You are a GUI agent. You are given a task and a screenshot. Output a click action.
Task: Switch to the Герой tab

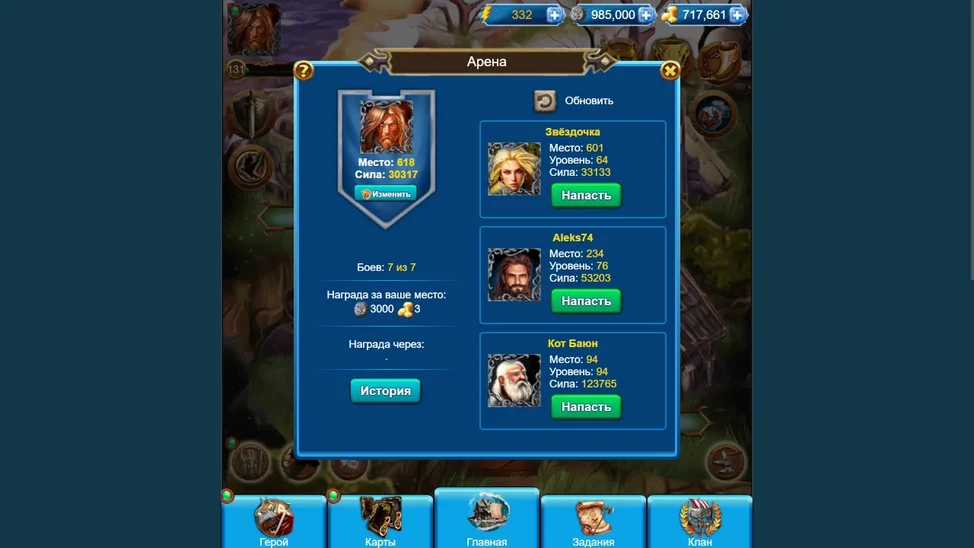pyautogui.click(x=274, y=523)
